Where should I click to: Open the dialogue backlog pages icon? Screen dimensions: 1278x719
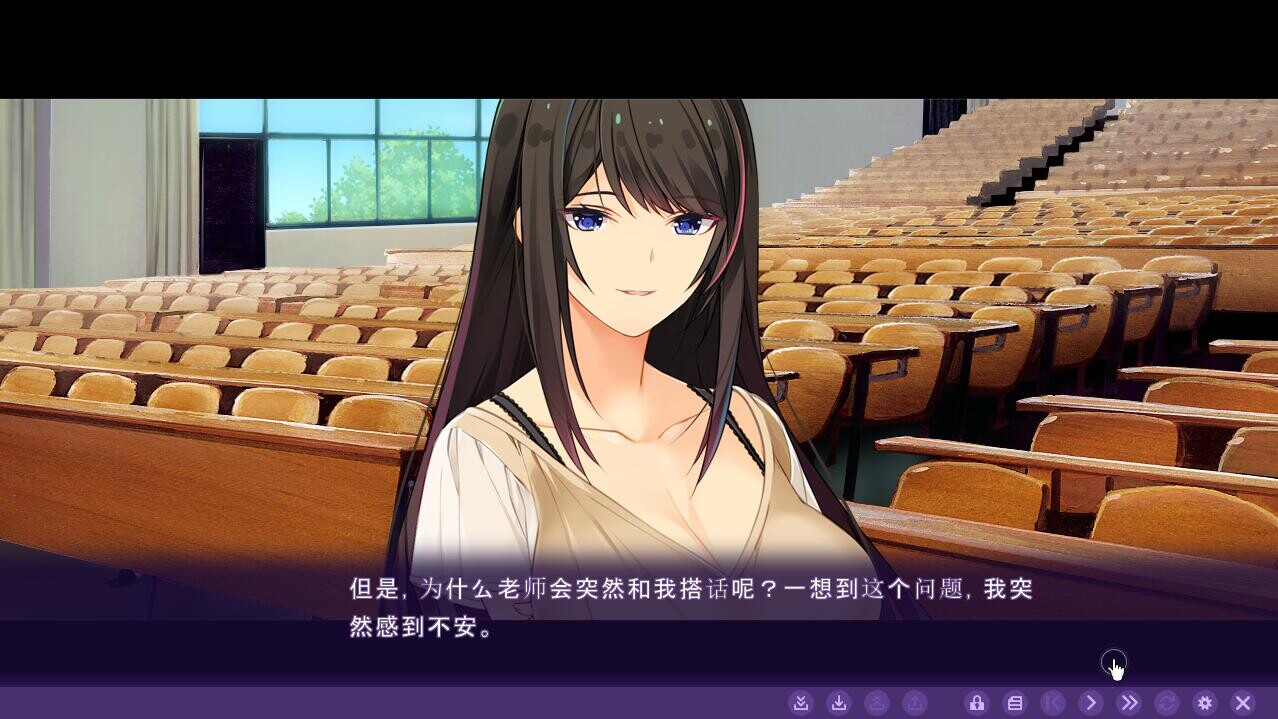1015,703
